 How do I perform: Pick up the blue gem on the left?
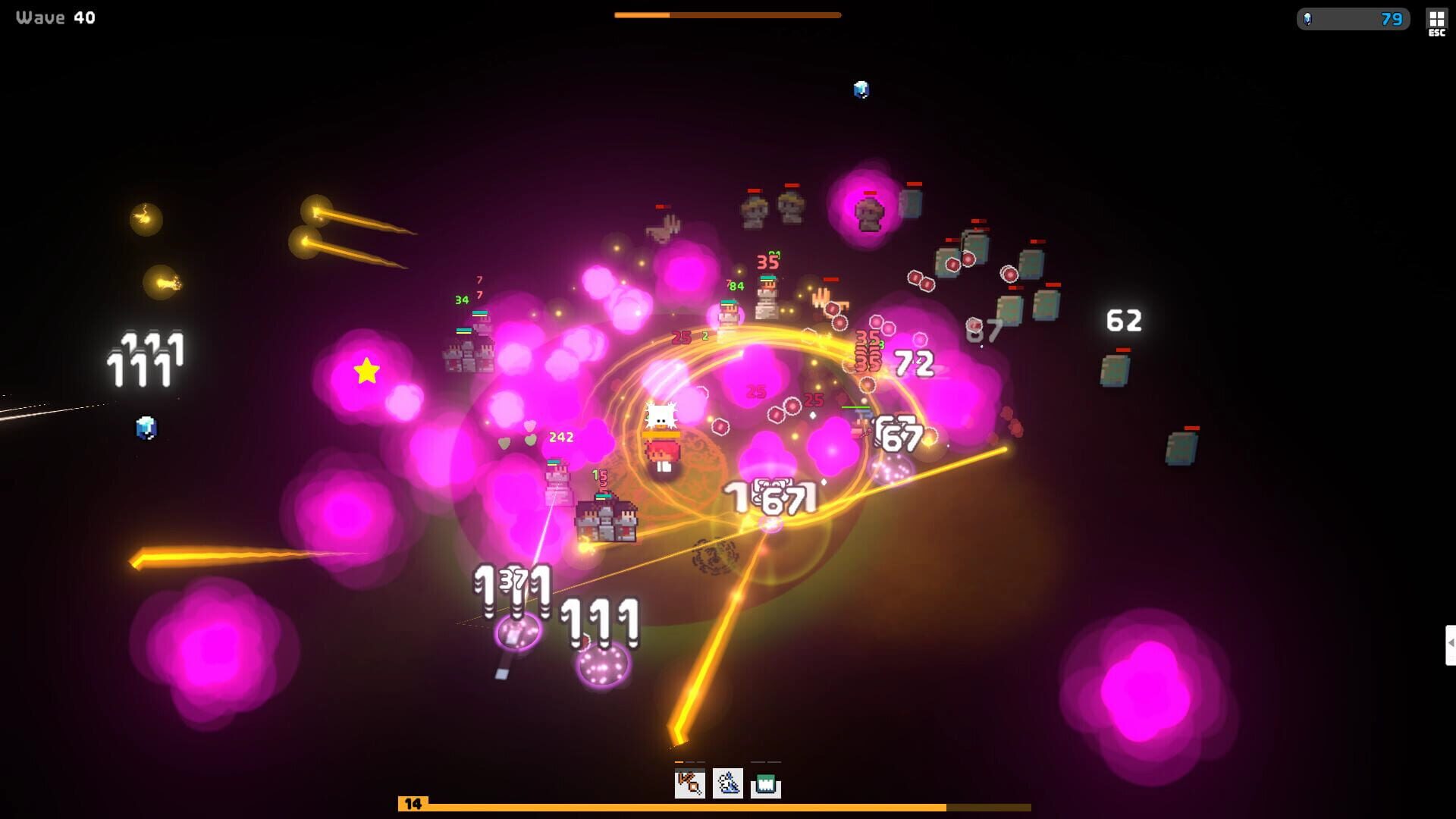point(146,429)
